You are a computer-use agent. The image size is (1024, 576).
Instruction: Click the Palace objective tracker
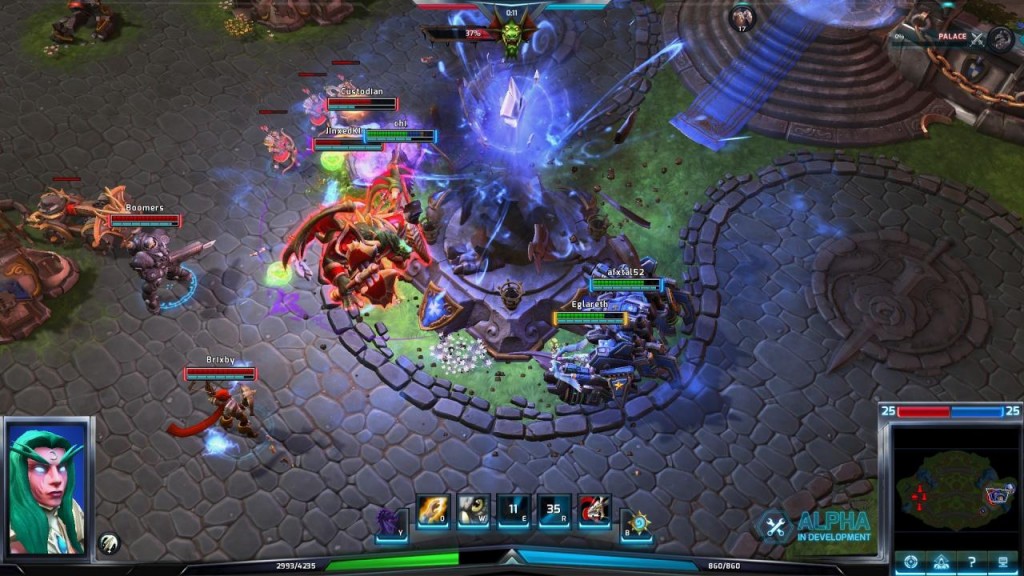click(955, 37)
